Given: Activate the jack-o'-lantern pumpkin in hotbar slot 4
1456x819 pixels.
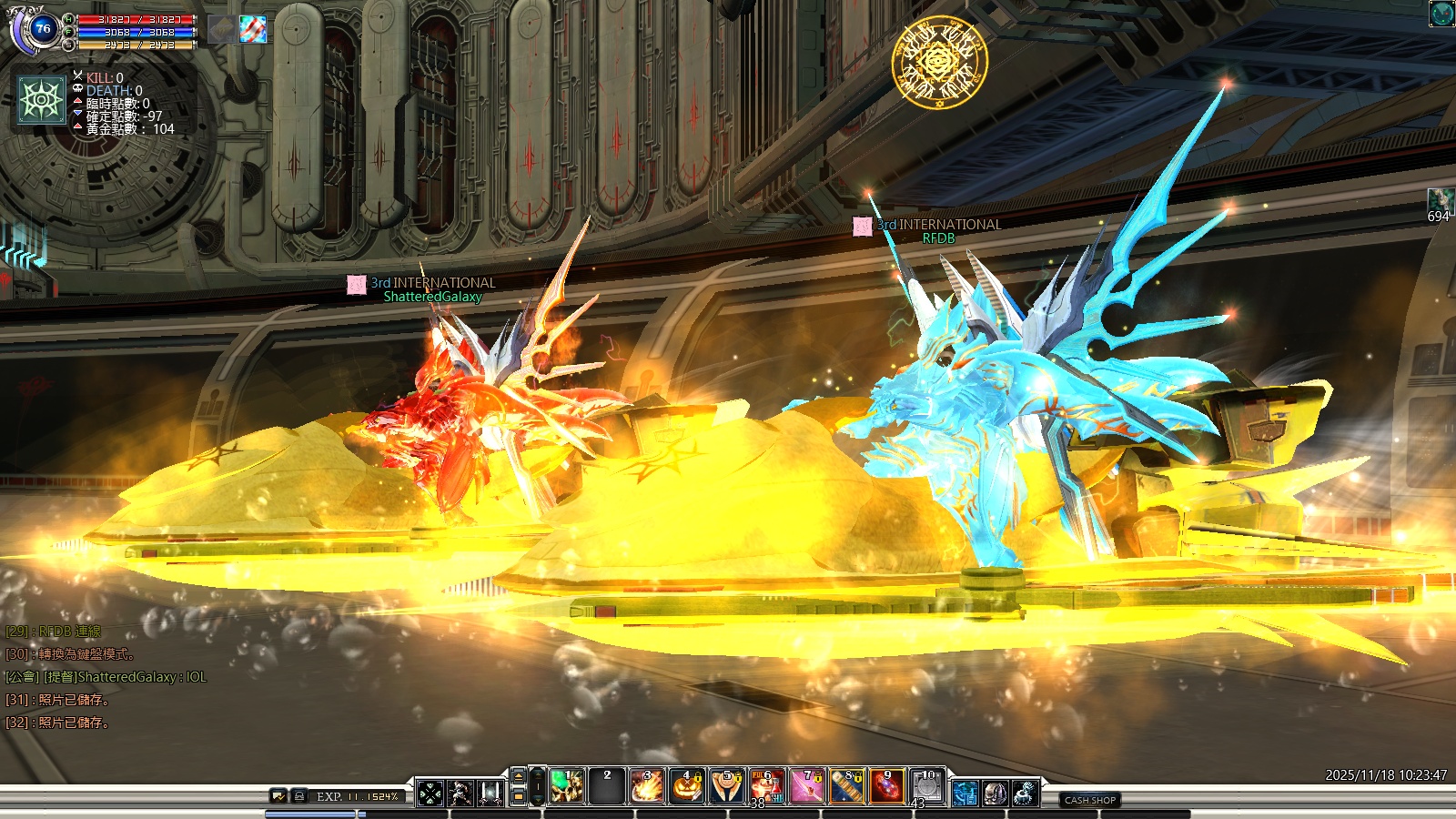Looking at the screenshot, I should (x=687, y=786).
